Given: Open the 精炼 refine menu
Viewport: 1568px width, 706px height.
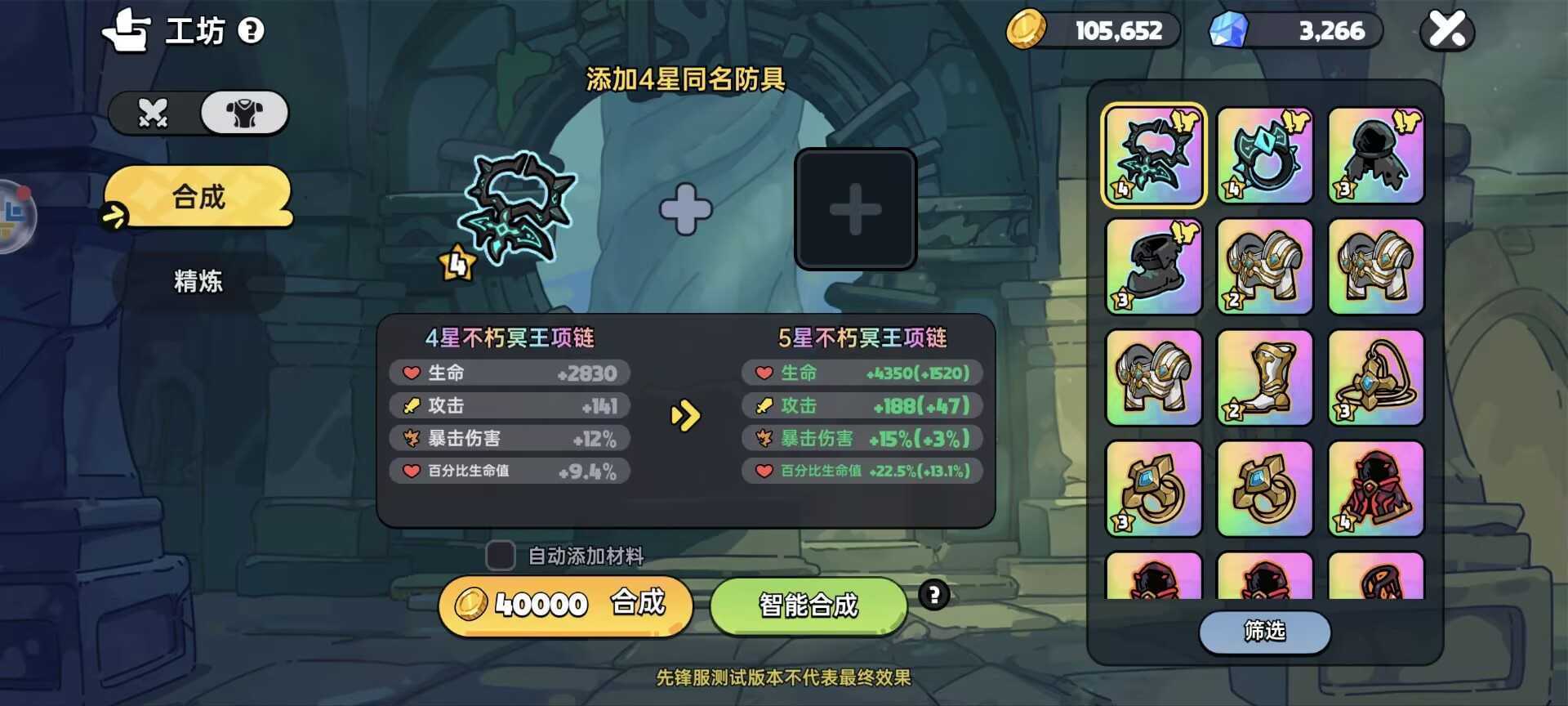Looking at the screenshot, I should click(198, 281).
